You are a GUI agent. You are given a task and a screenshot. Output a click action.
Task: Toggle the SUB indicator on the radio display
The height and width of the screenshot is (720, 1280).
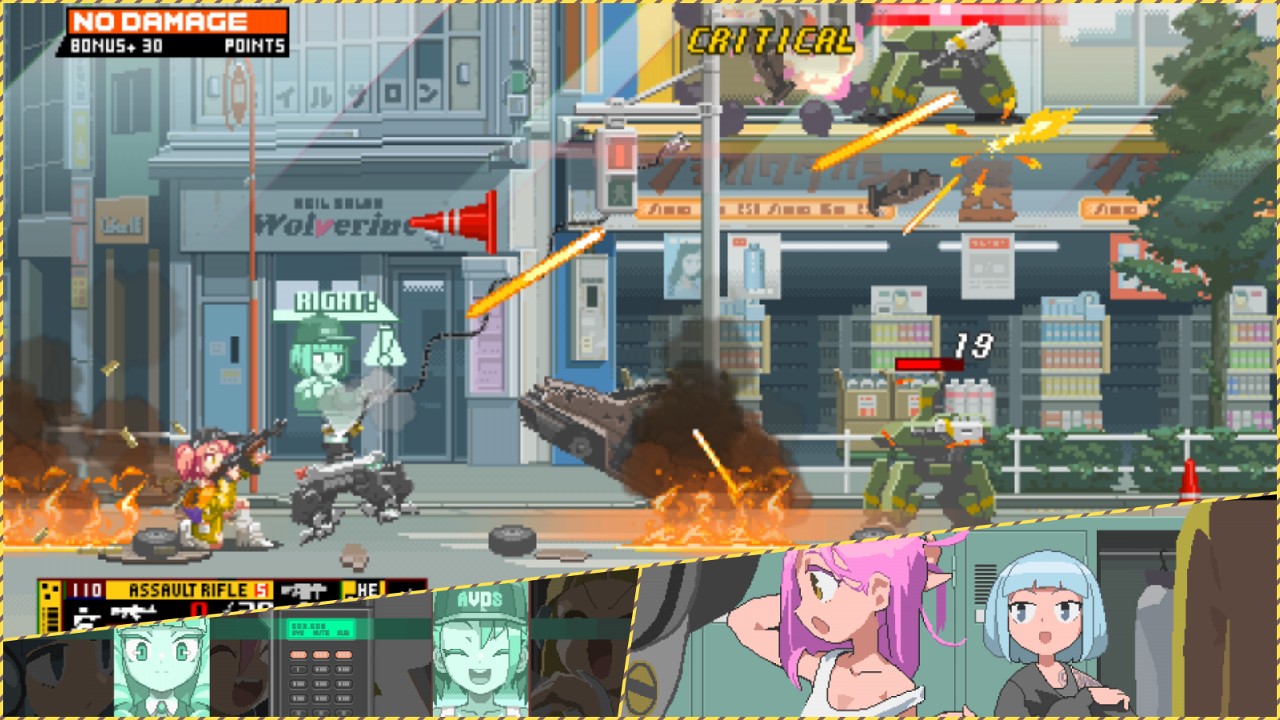[x=343, y=631]
